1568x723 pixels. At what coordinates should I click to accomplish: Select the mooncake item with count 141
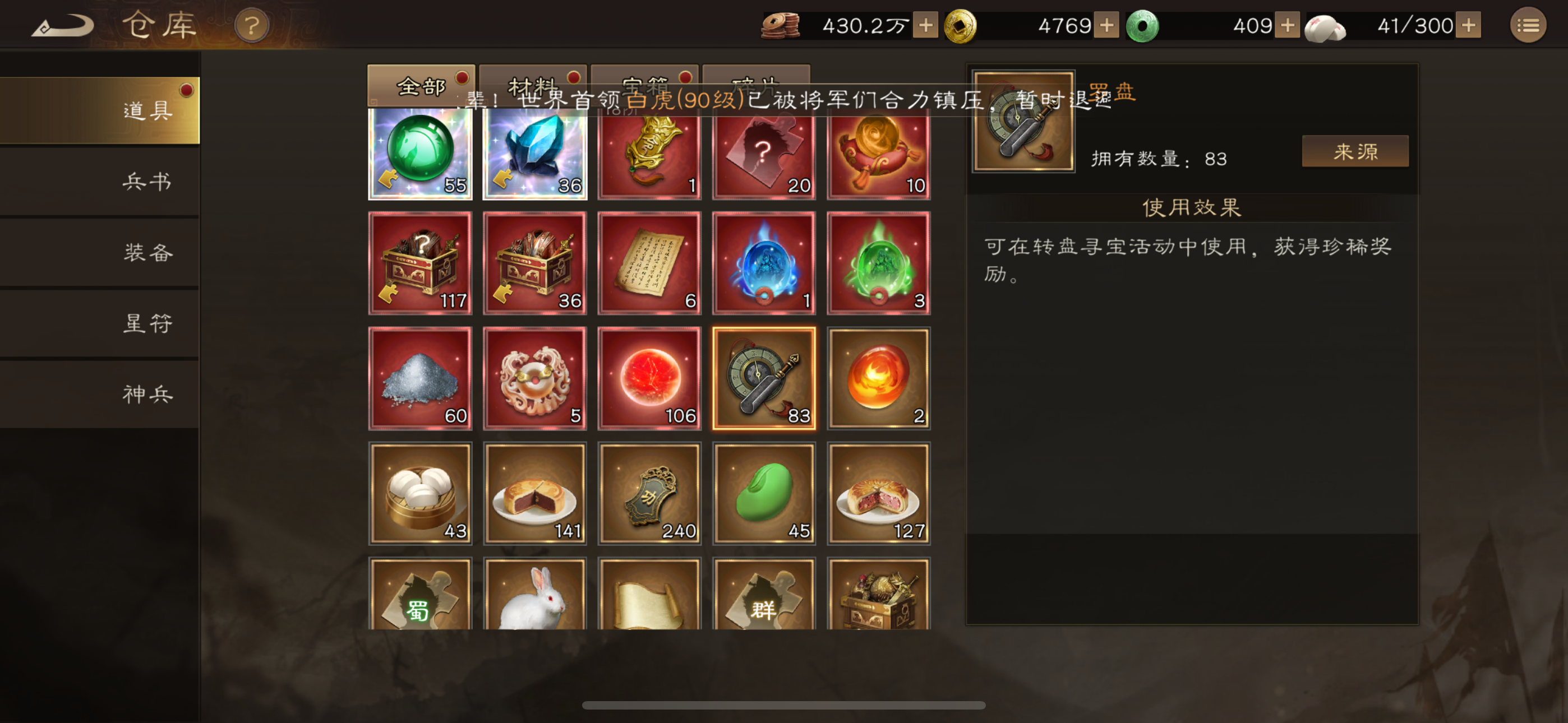point(534,493)
